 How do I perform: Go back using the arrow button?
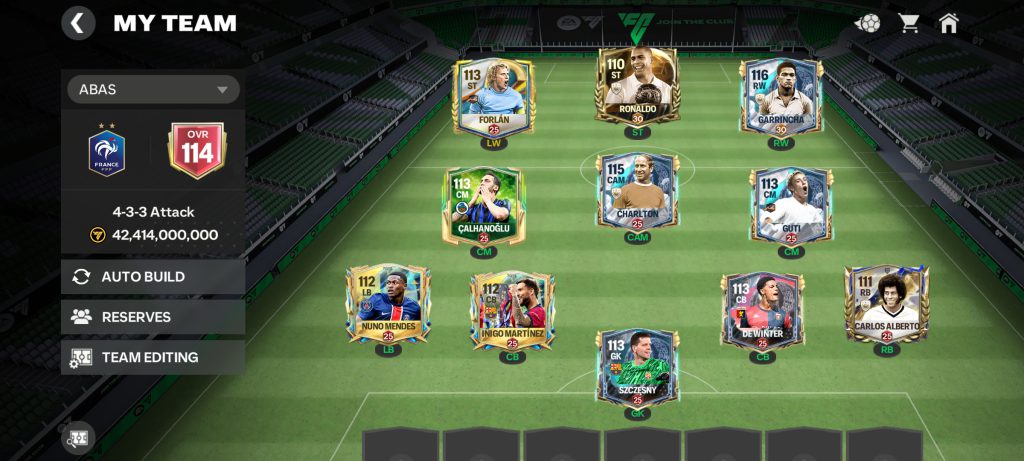tap(78, 22)
